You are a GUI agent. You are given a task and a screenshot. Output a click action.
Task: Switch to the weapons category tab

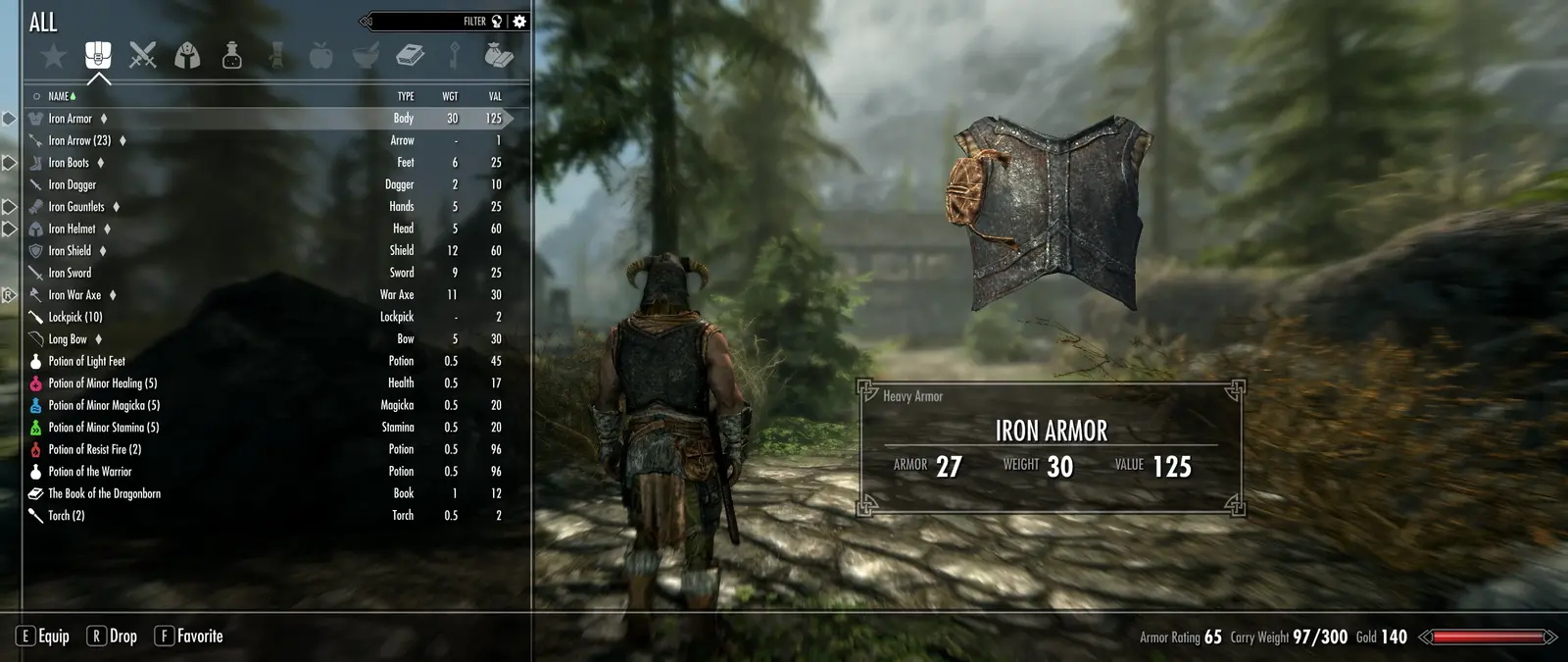143,55
